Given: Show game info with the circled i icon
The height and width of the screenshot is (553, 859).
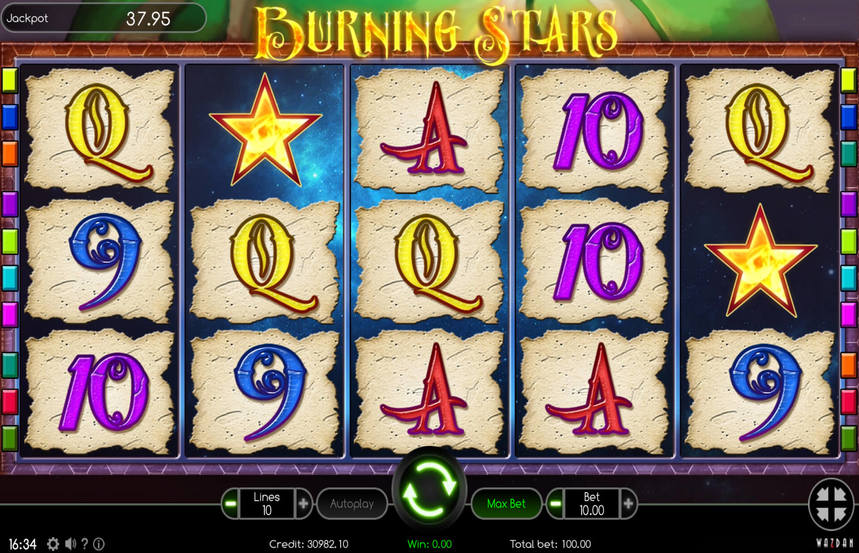Looking at the screenshot, I should click(x=99, y=544).
